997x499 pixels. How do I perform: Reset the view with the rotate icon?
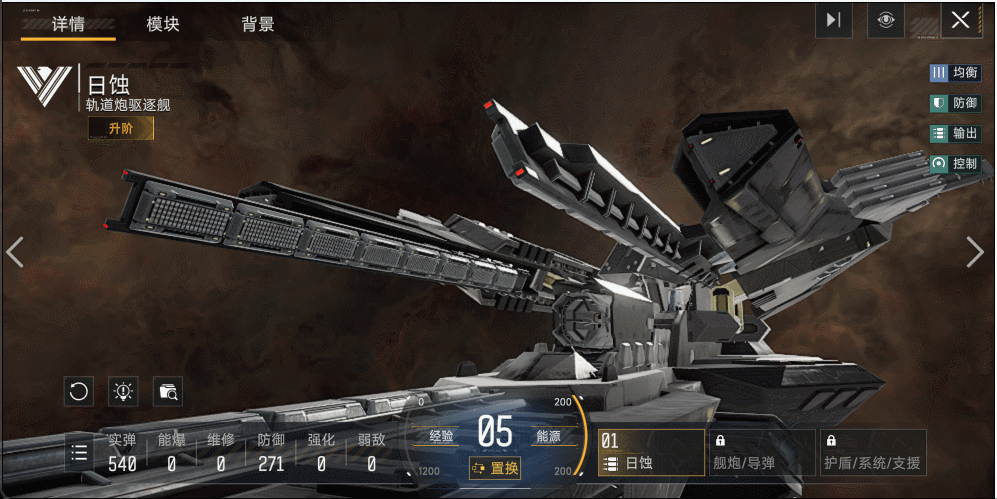point(79,392)
